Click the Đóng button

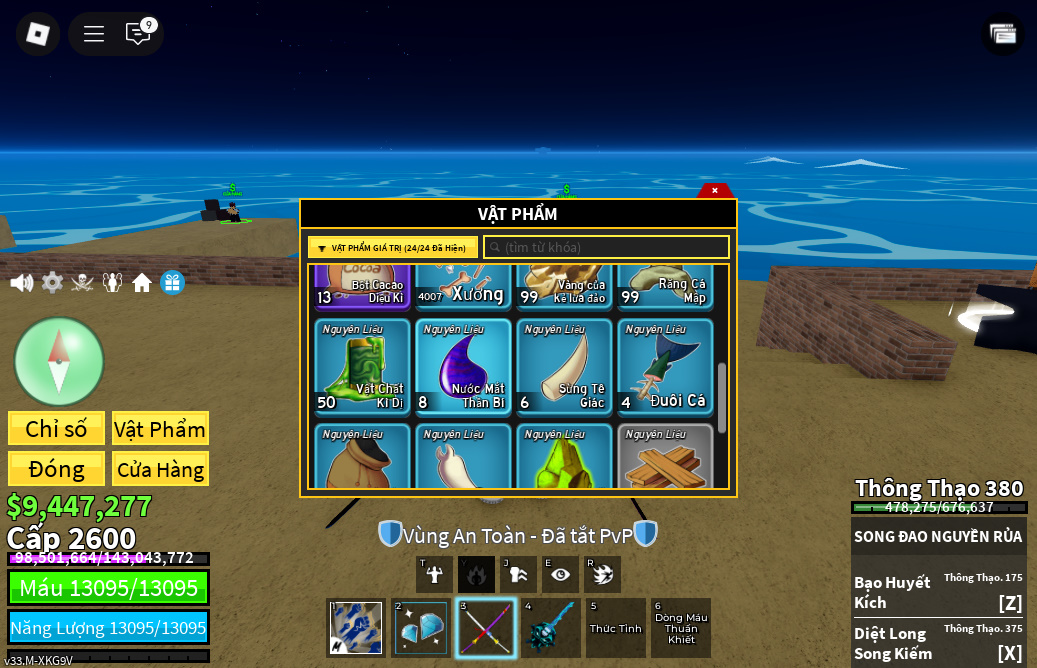pos(56,469)
